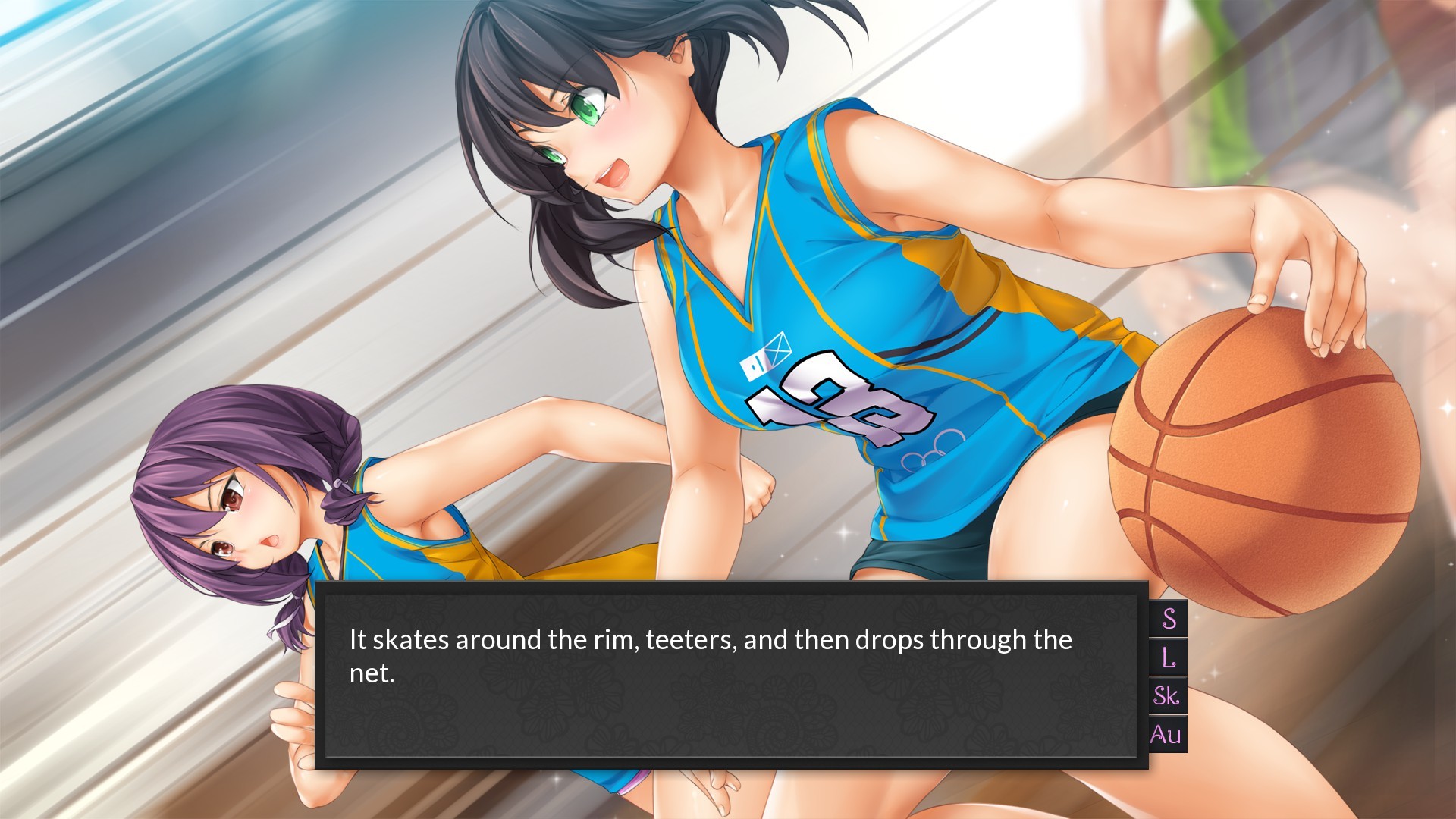Activate the Sk skip button
The image size is (1456, 819).
1167,696
